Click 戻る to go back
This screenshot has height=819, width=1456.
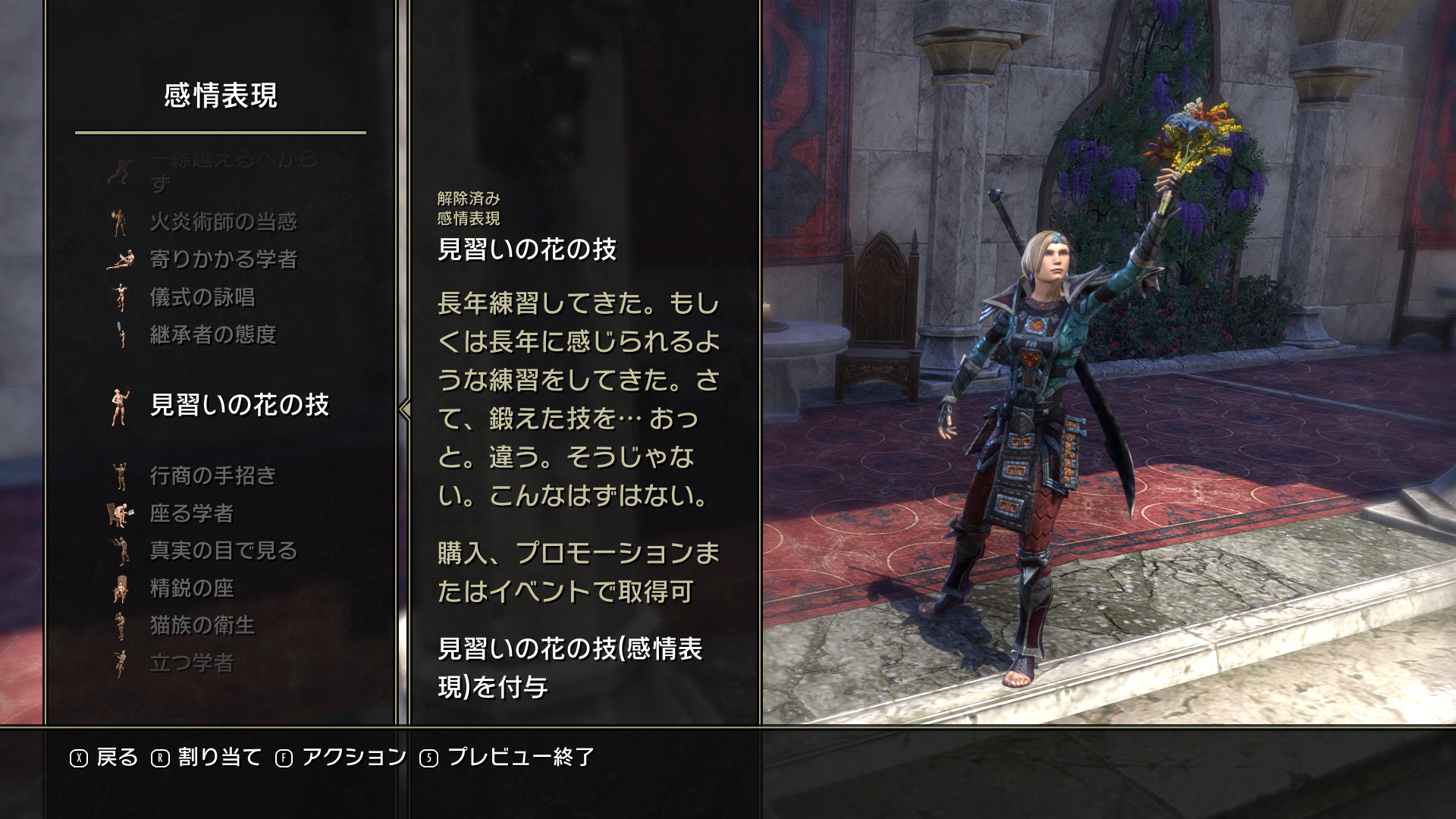[105, 758]
